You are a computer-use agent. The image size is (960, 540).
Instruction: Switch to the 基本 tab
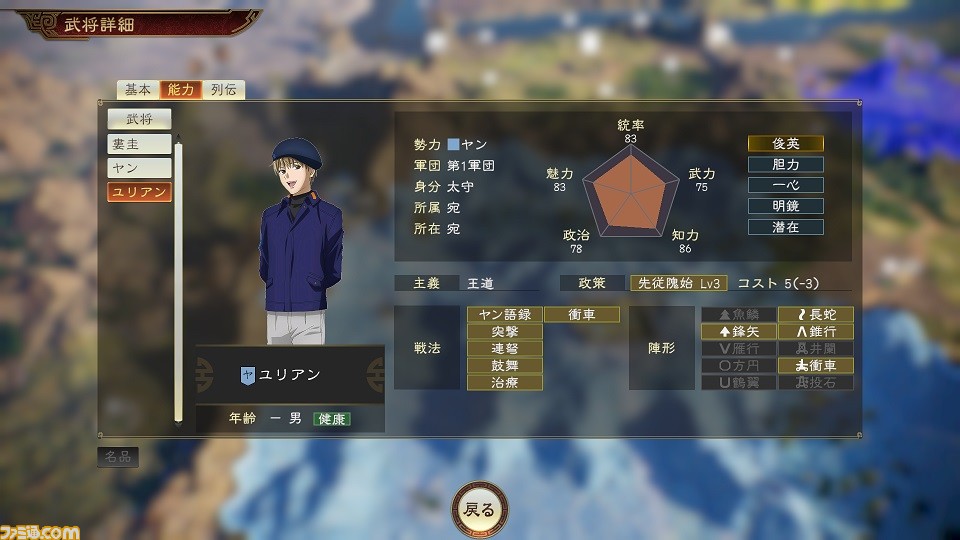138,89
